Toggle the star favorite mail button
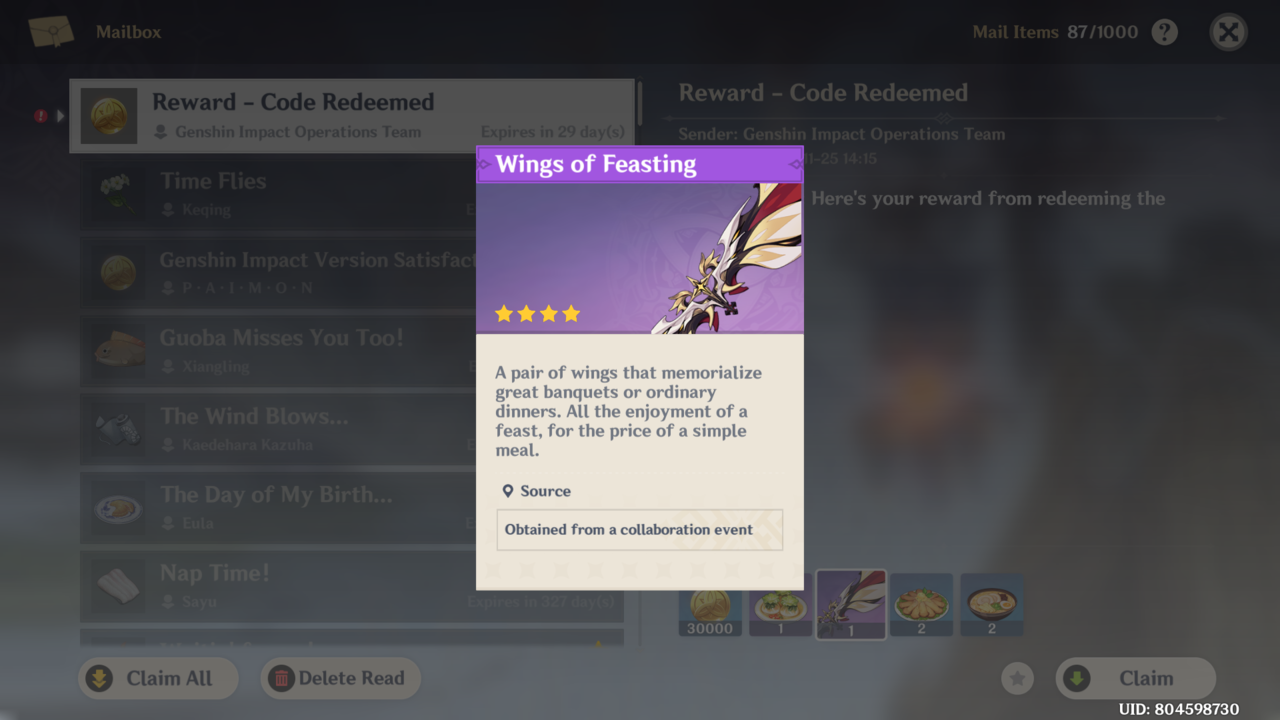This screenshot has height=720, width=1280. coord(1017,679)
